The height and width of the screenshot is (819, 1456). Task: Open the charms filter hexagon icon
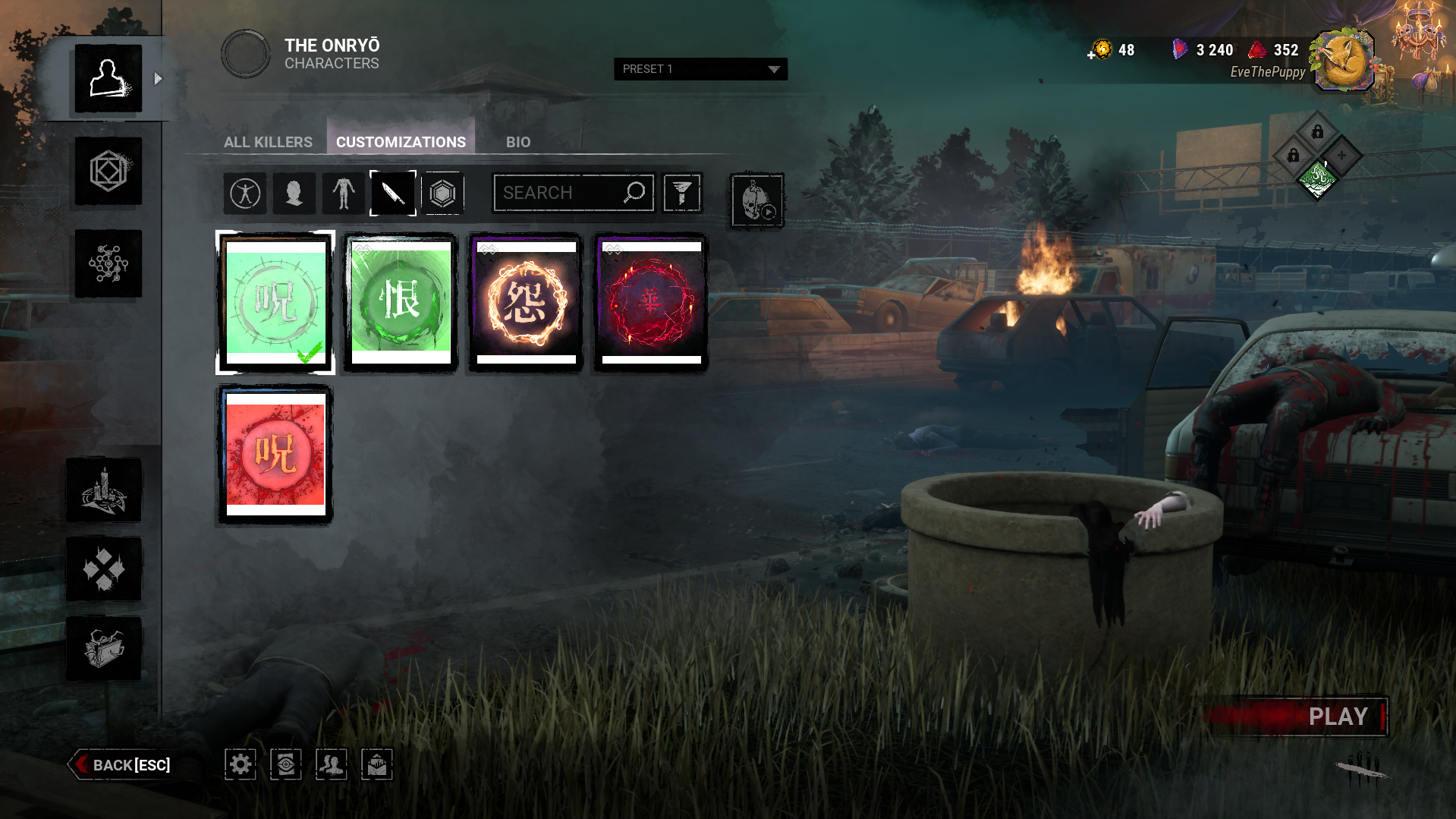(442, 194)
